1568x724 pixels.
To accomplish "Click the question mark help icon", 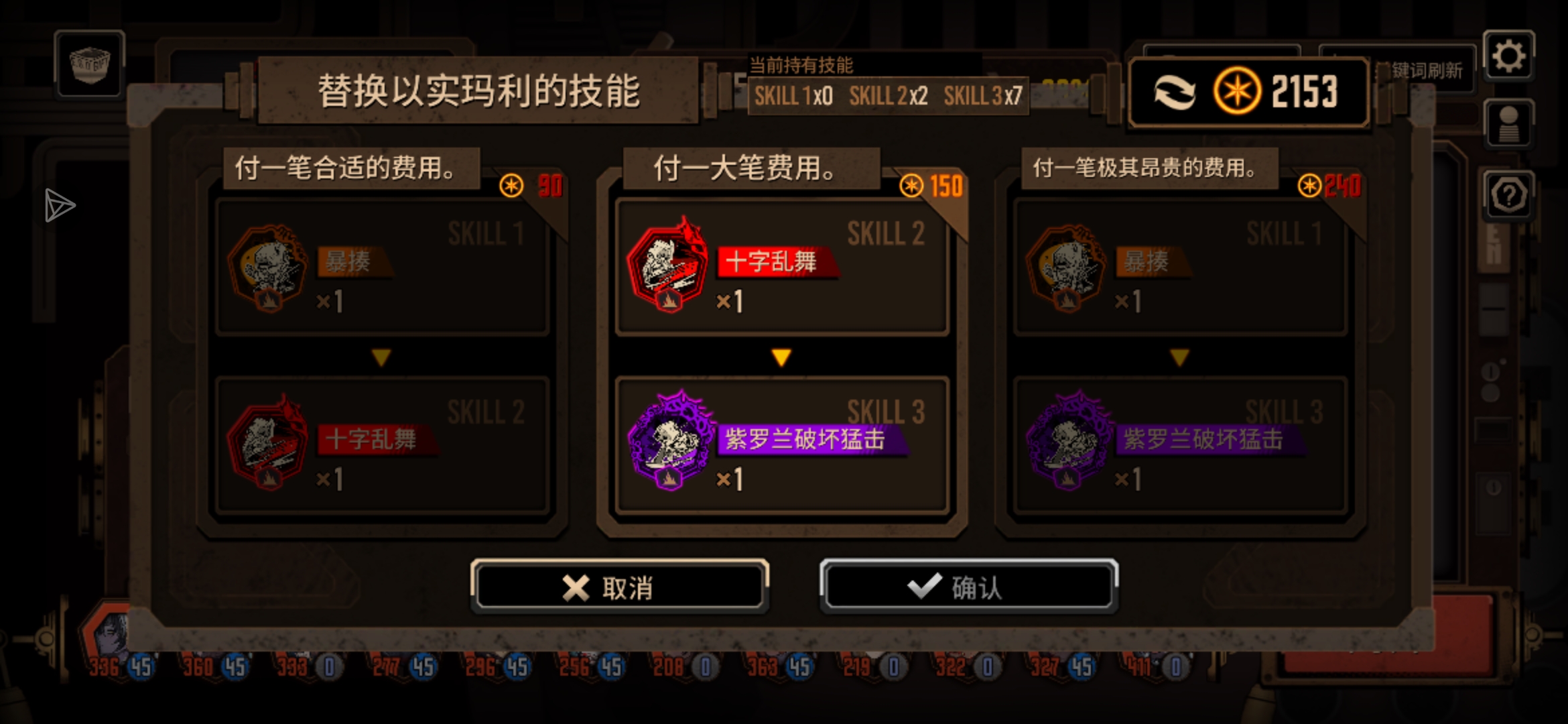I will (1509, 194).
